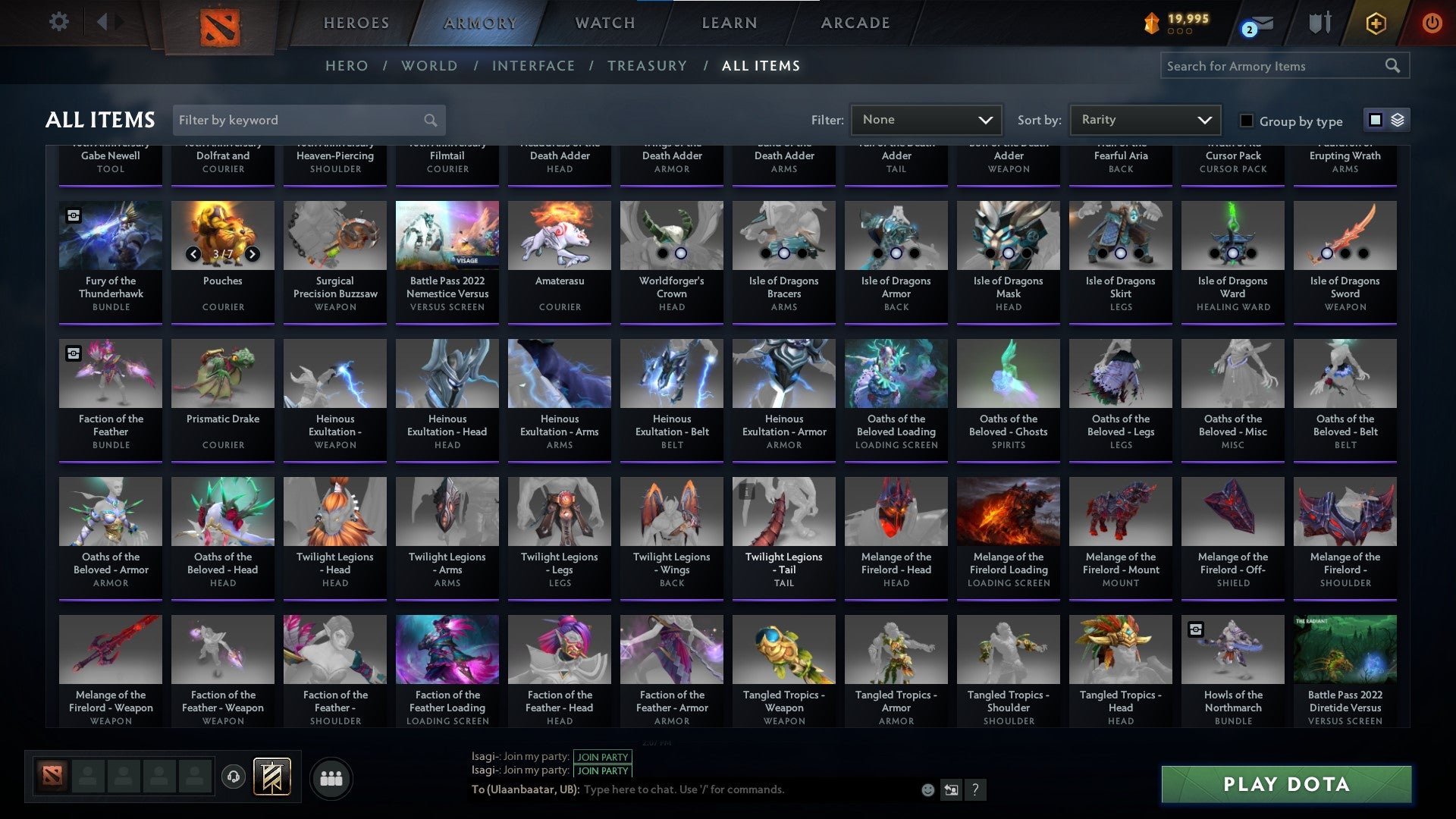Click the armory shield and sword icon
Viewport: 1456px width, 819px height.
point(1319,23)
